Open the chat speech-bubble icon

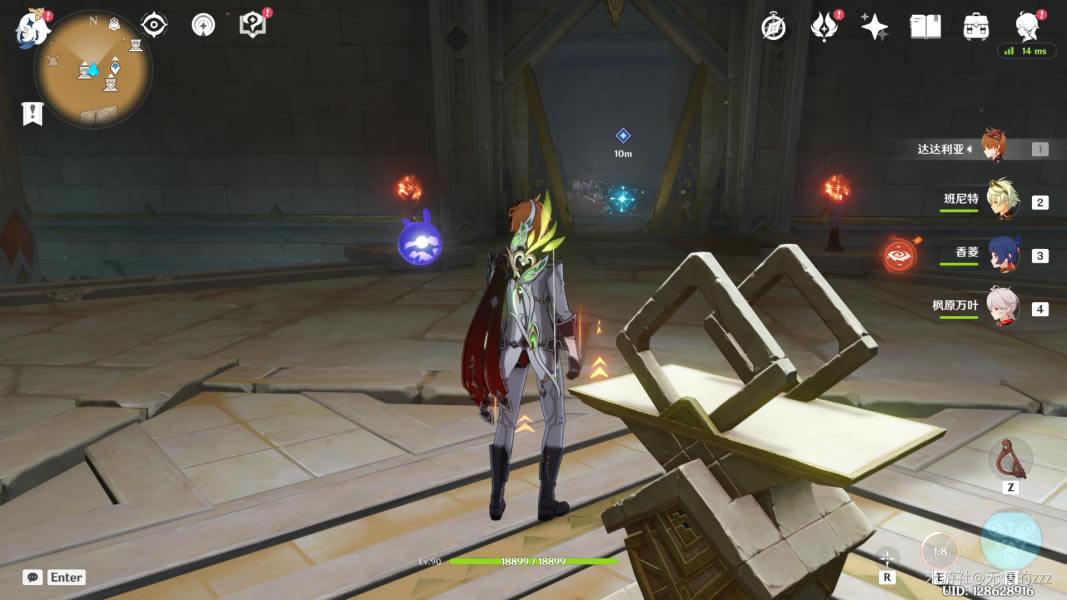coord(33,577)
